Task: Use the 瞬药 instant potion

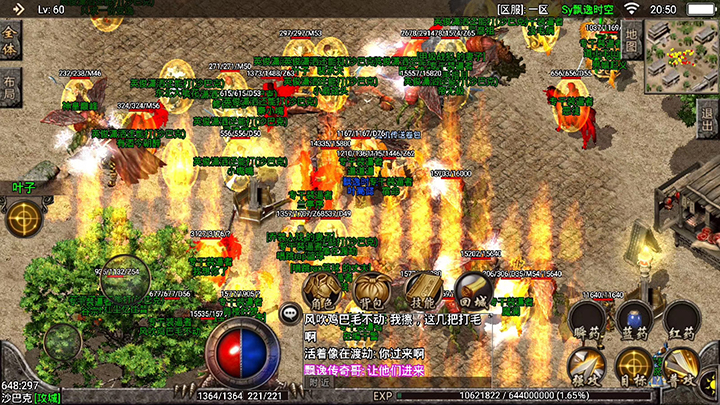Action: click(x=586, y=322)
